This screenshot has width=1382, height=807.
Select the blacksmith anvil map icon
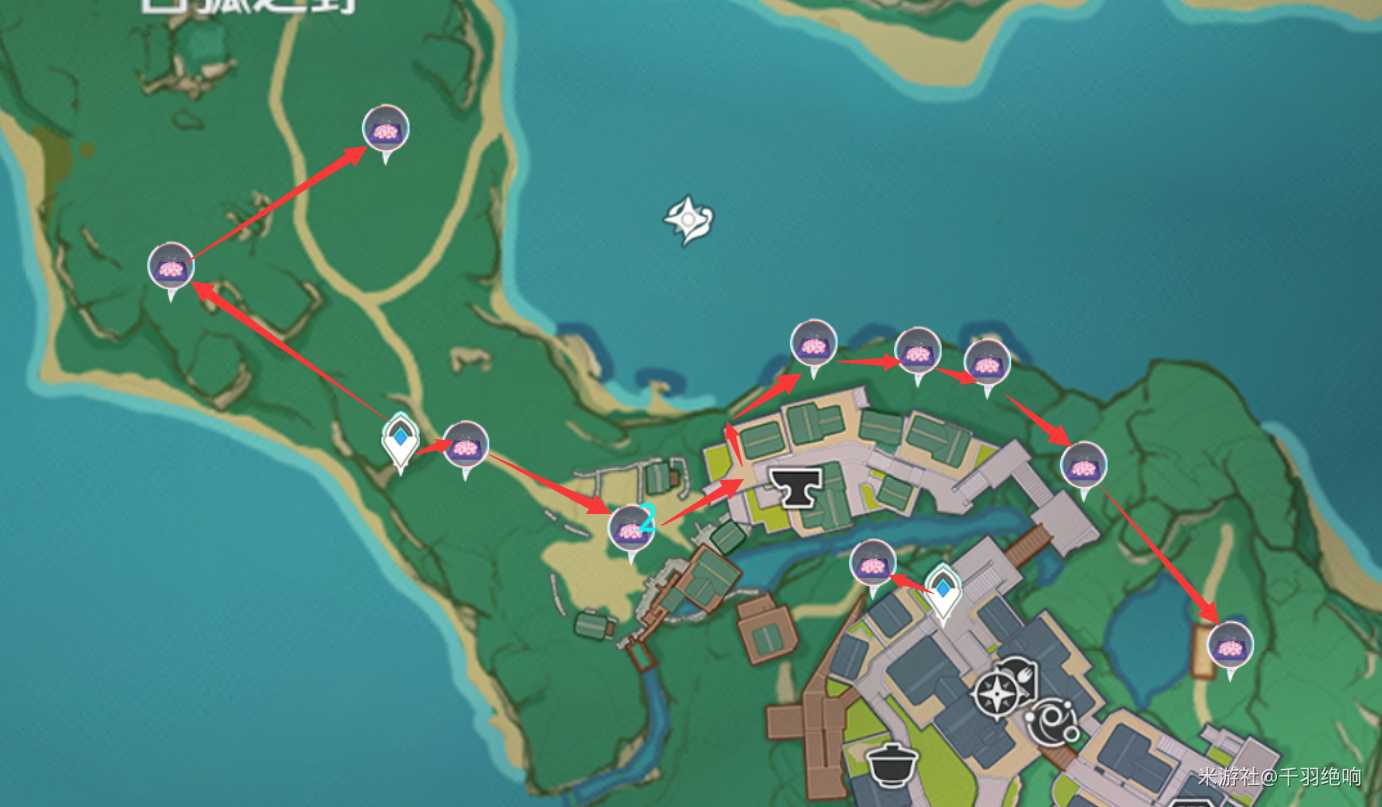pyautogui.click(x=795, y=487)
